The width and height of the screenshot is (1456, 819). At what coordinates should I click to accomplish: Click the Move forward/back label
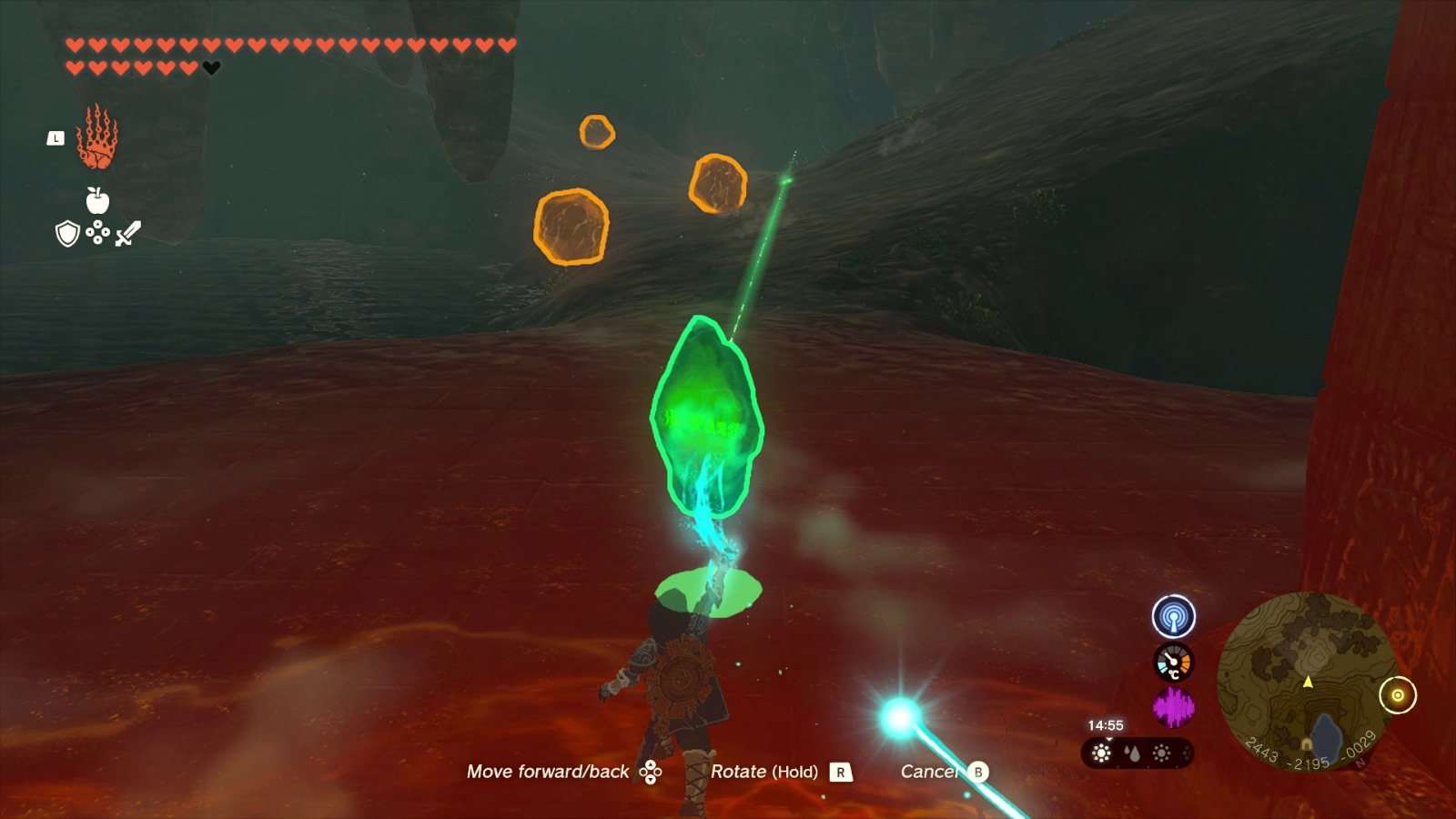click(x=548, y=772)
